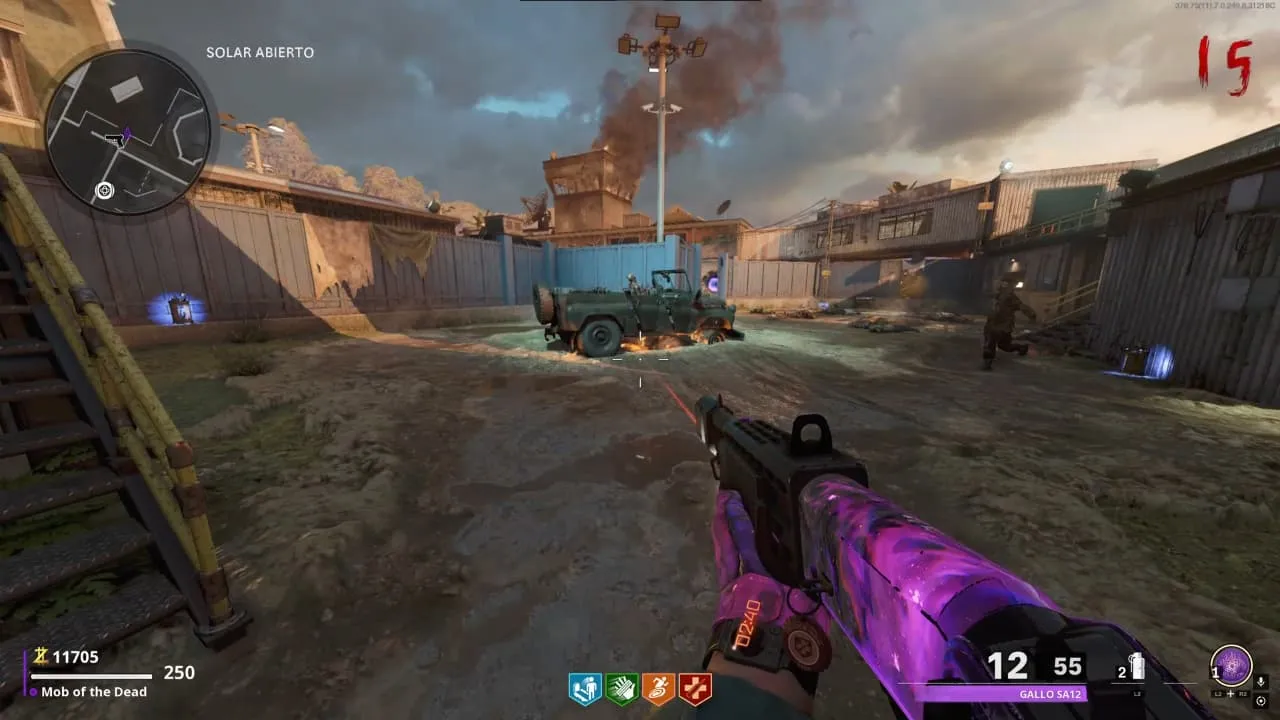Select the blue Quick Revive perk icon
This screenshot has width=1280, height=720.
(x=585, y=689)
